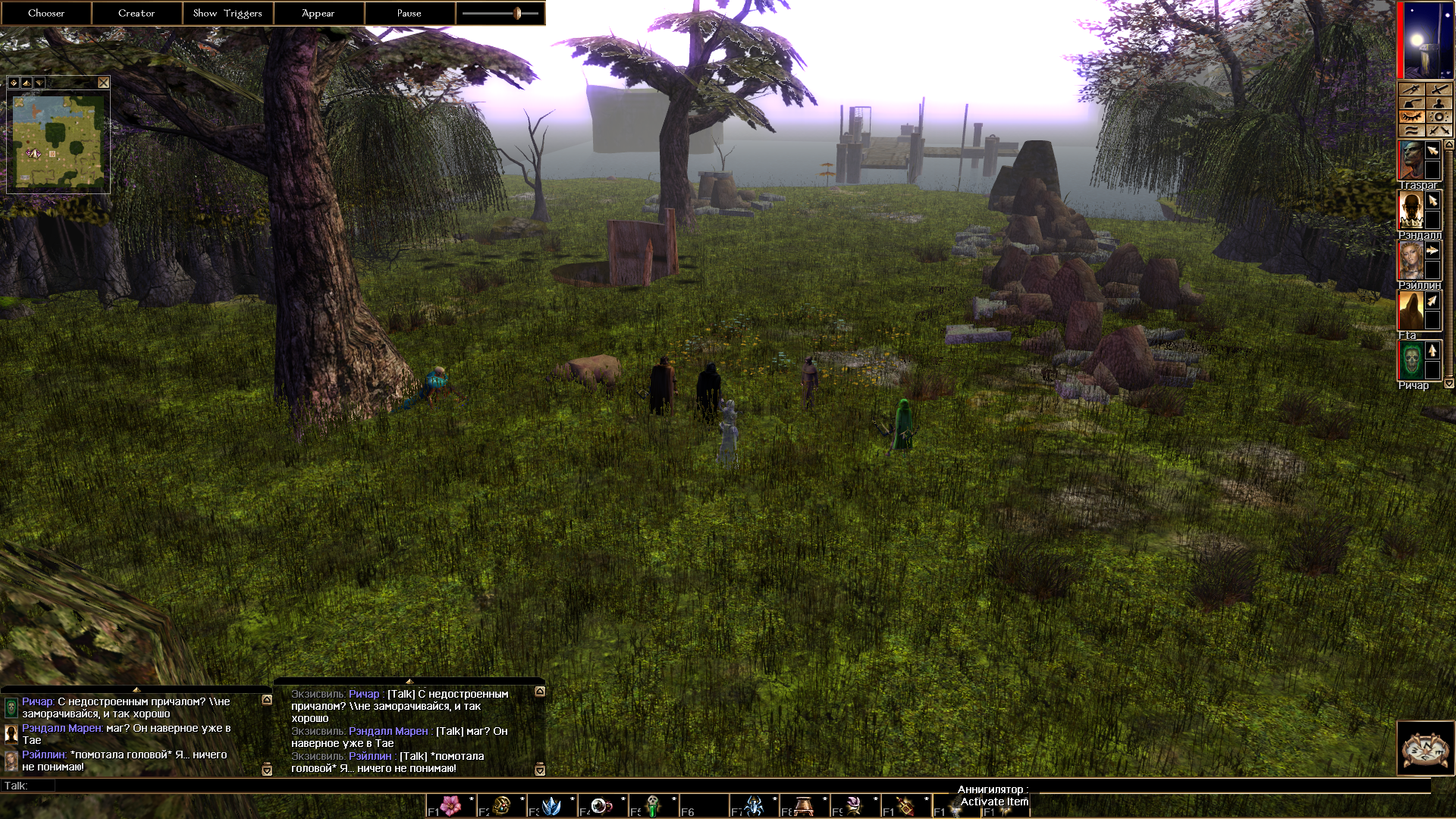Select the Traspar party portrait
This screenshot has height=819, width=1456.
tap(1410, 161)
